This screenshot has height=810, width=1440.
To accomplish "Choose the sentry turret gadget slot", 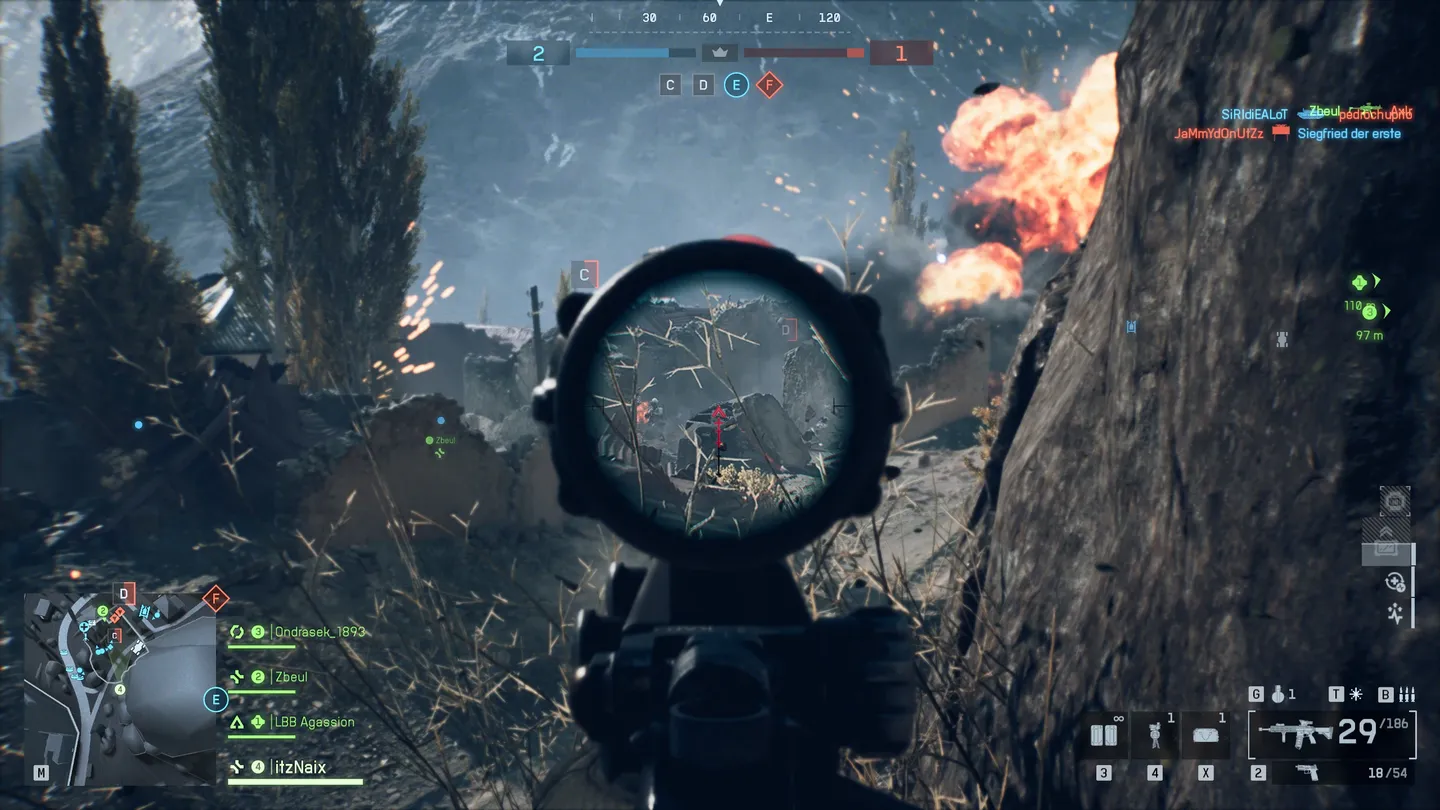I will click(1155, 736).
